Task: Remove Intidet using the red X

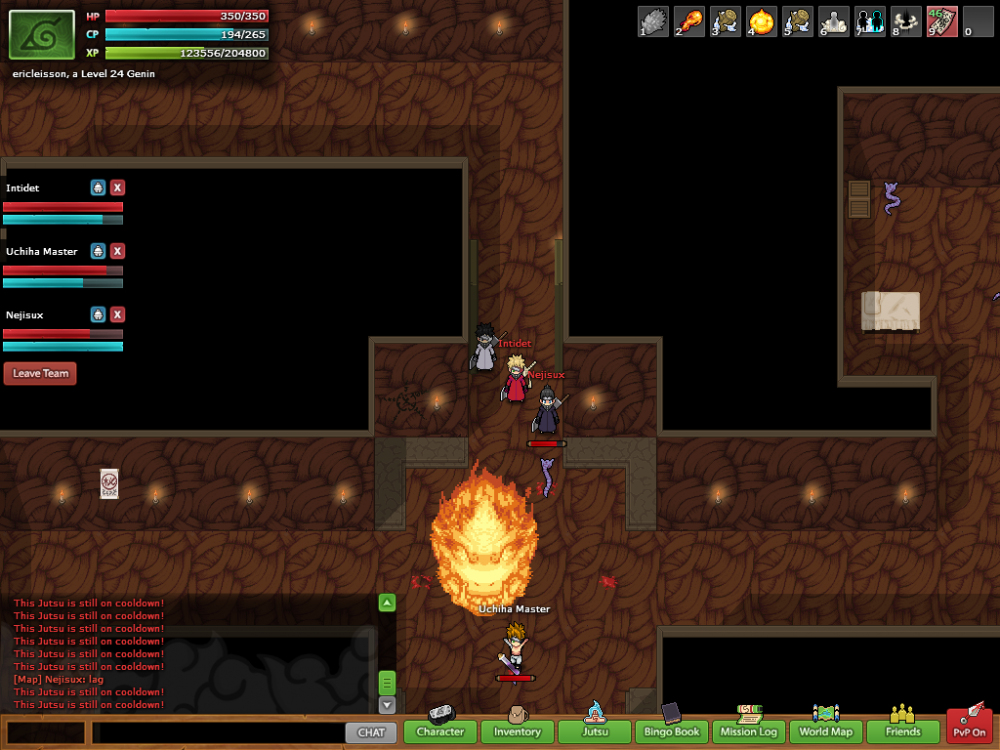Action: [118, 187]
